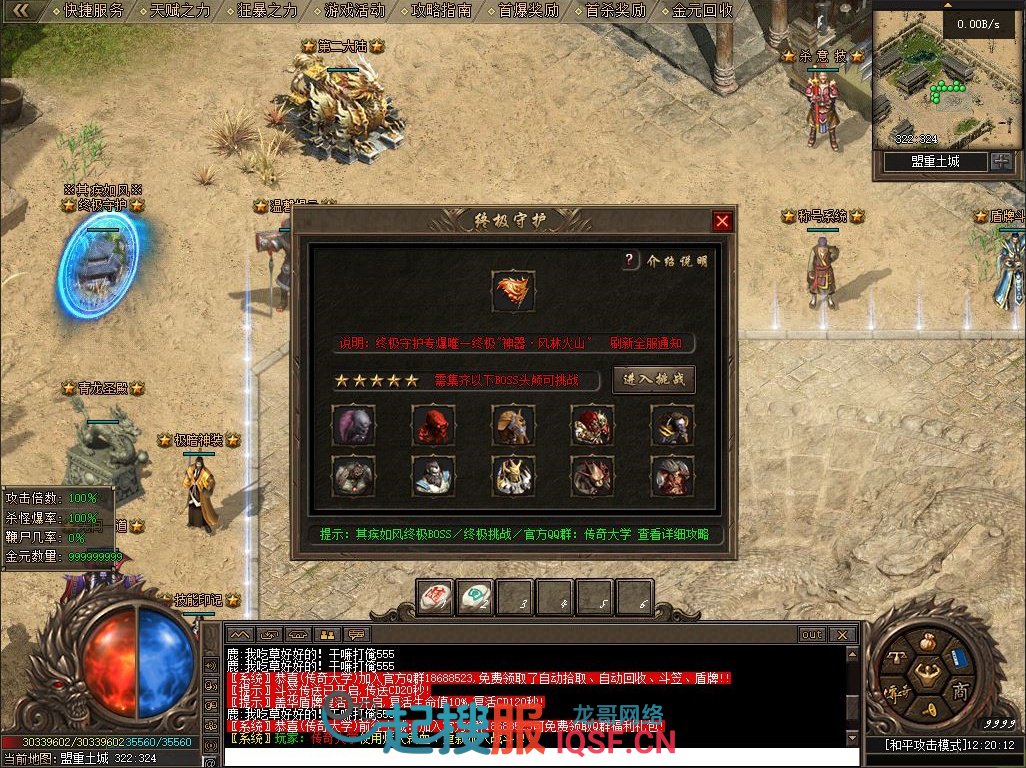The height and width of the screenshot is (768, 1026).
Task: Select the red hooded BOSS head icon
Action: 433,426
